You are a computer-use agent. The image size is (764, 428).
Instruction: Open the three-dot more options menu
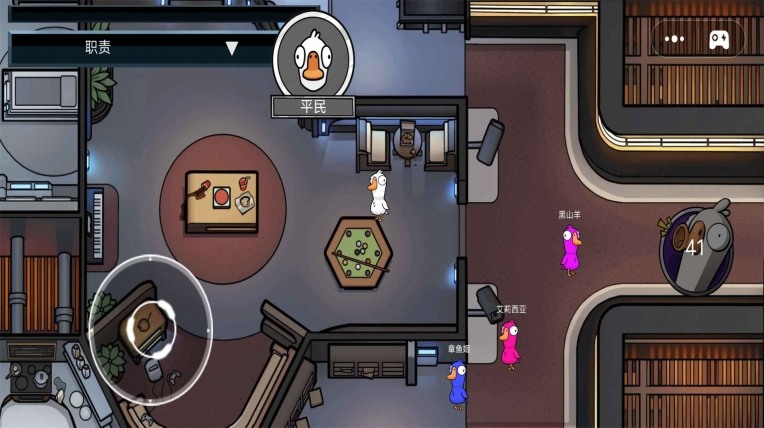675,39
